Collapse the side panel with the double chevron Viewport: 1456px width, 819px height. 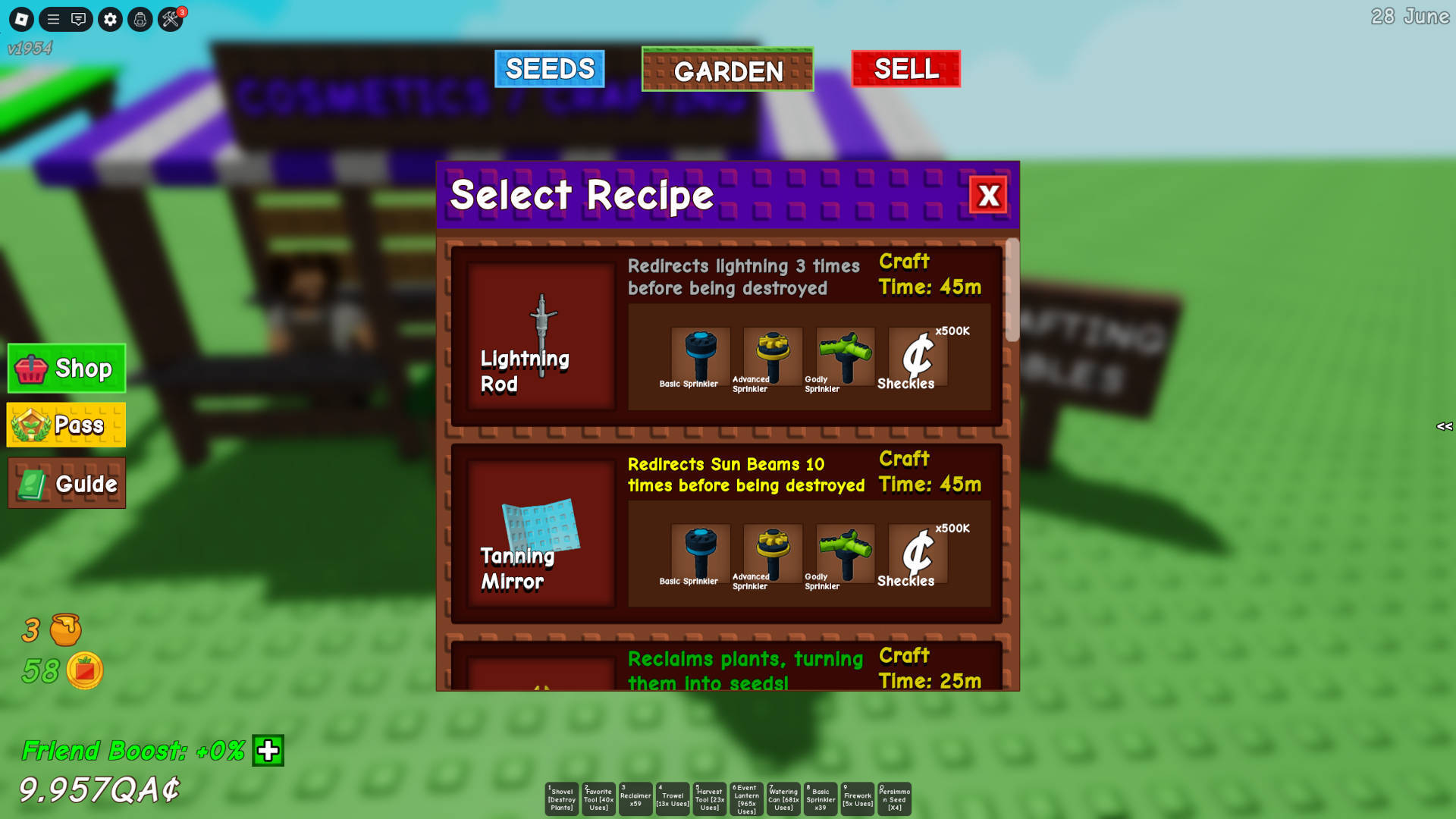(x=1444, y=426)
